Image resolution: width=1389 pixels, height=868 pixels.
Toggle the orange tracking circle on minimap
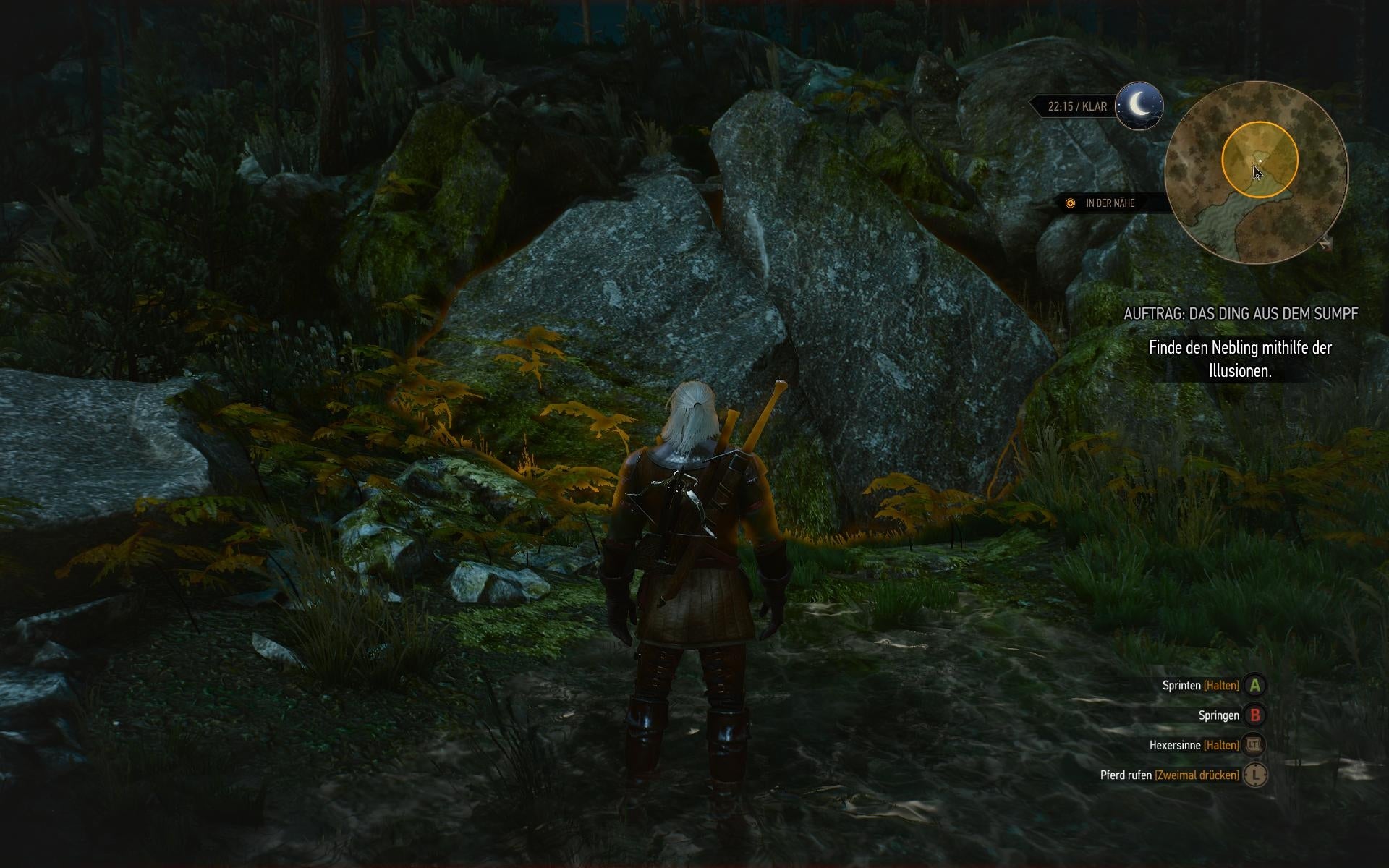(x=1223, y=161)
